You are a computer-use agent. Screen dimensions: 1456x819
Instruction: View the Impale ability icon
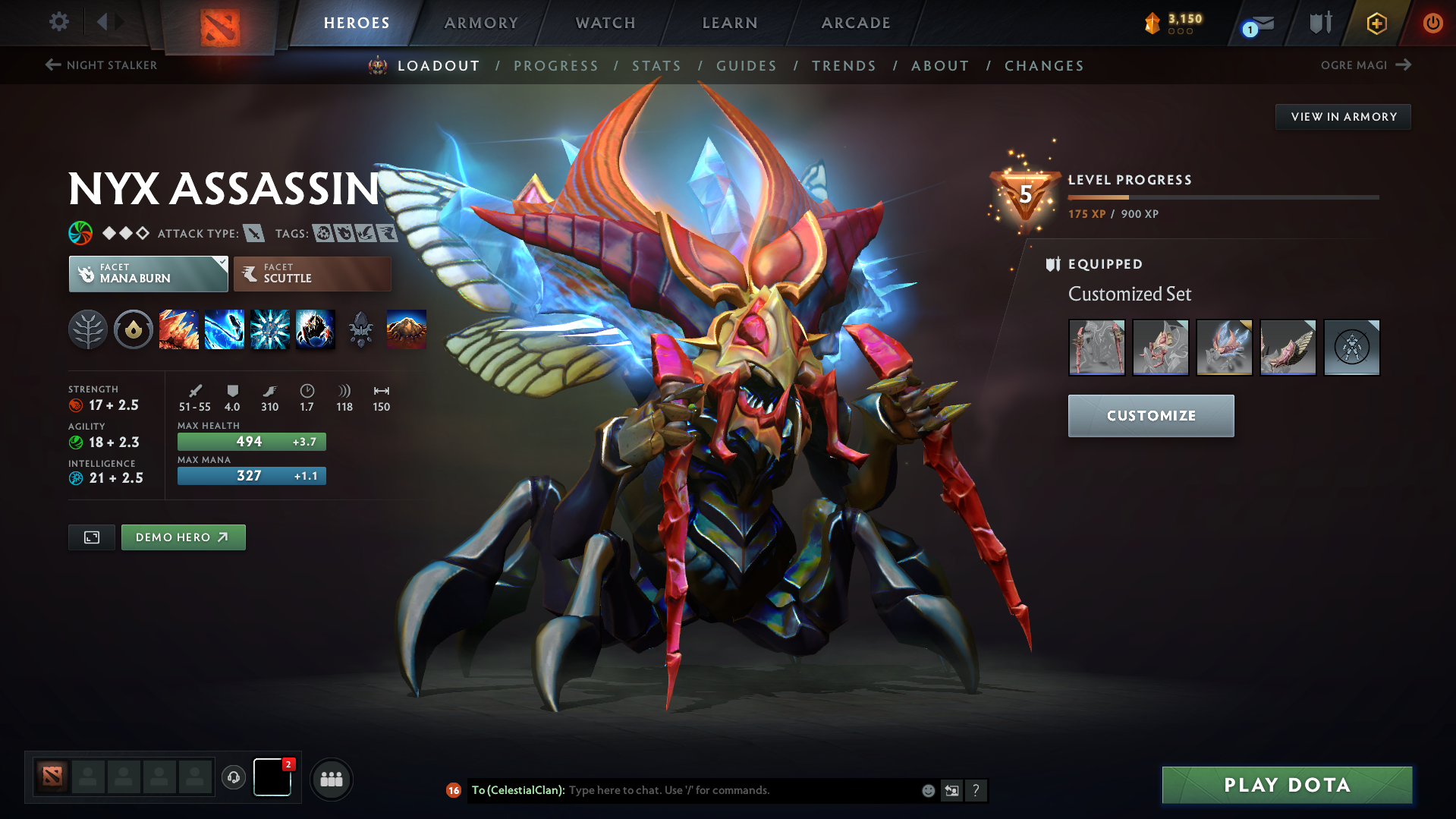pyautogui.click(x=179, y=329)
